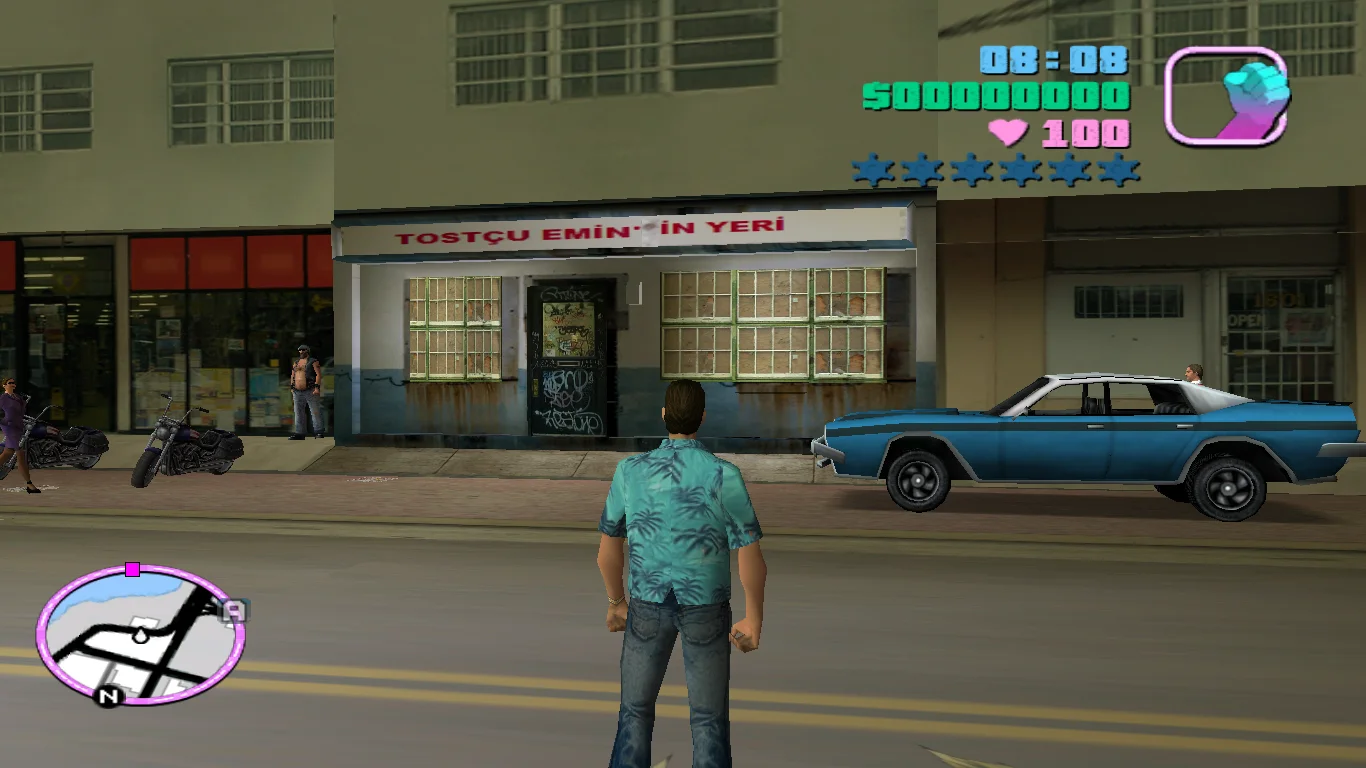Click the pink square blip on the radar
This screenshot has height=768, width=1366.
[x=132, y=569]
